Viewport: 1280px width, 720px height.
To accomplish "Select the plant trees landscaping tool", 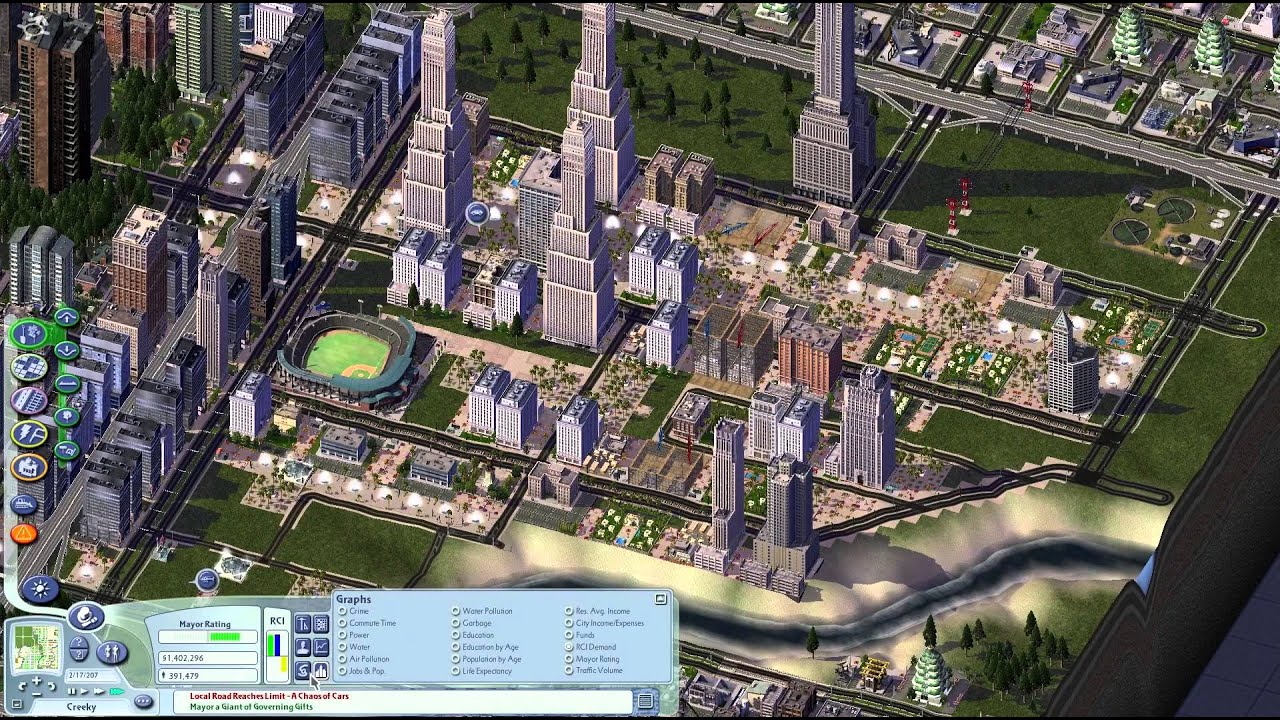I will coord(64,414).
